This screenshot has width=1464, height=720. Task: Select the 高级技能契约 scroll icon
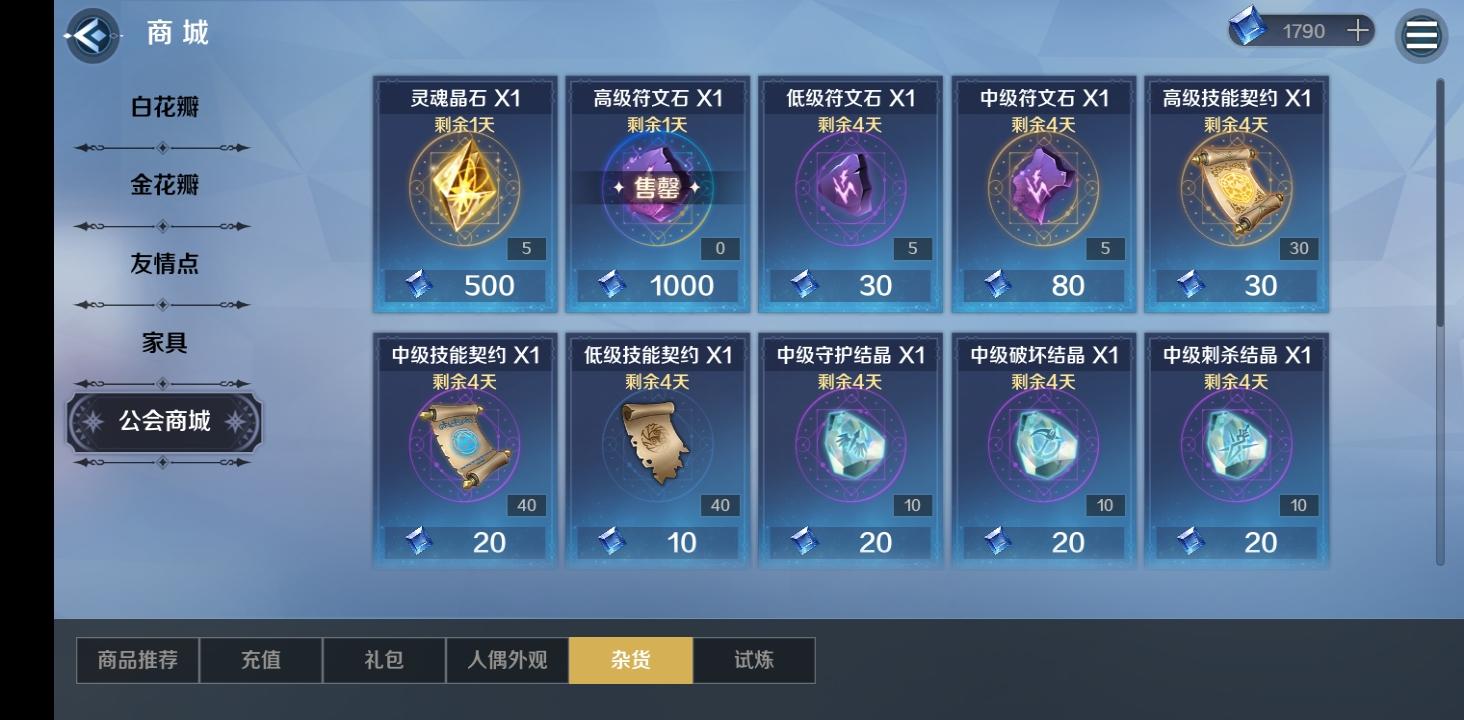click(1236, 190)
